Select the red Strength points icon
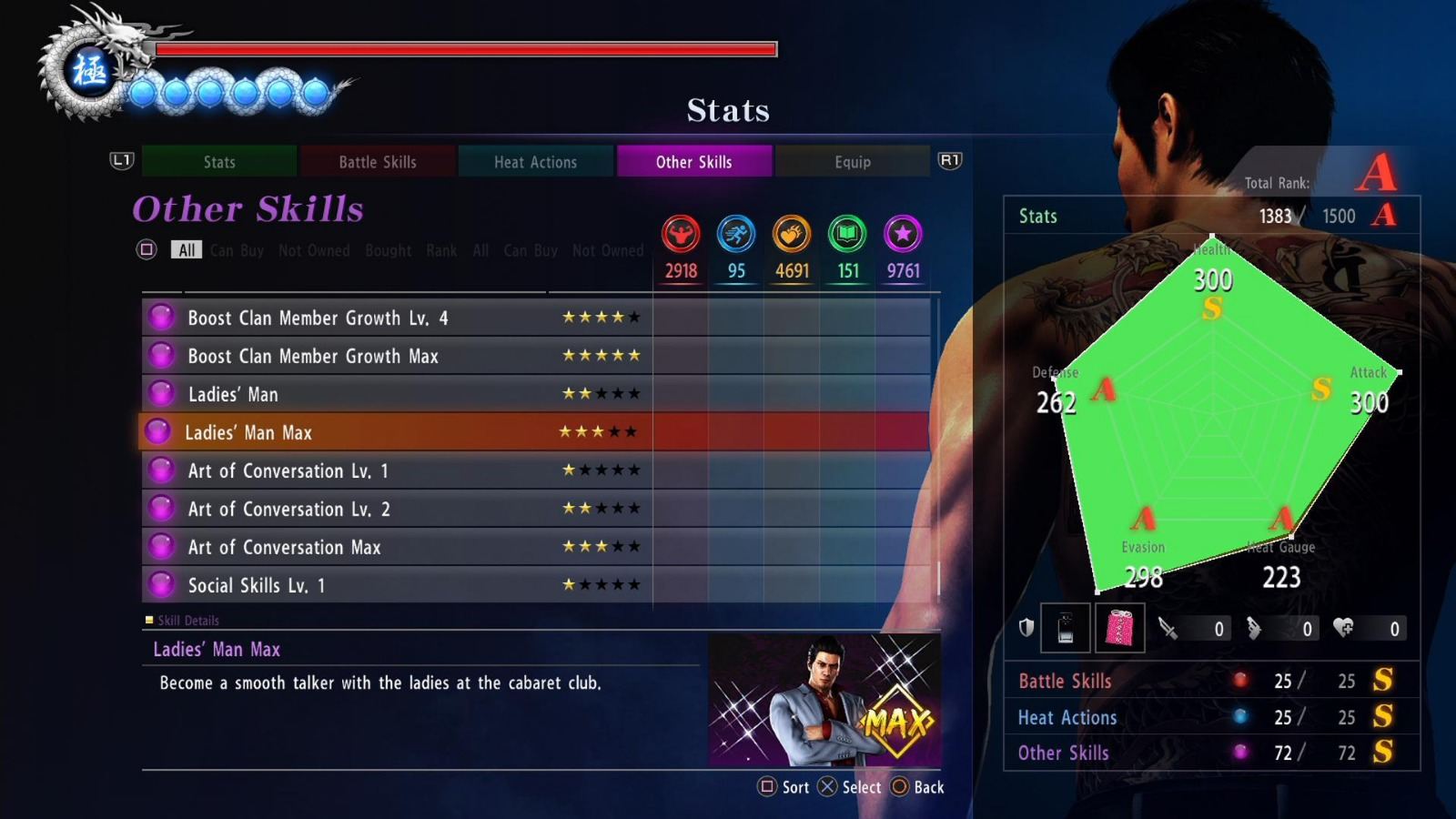Image resolution: width=1456 pixels, height=819 pixels. (681, 236)
